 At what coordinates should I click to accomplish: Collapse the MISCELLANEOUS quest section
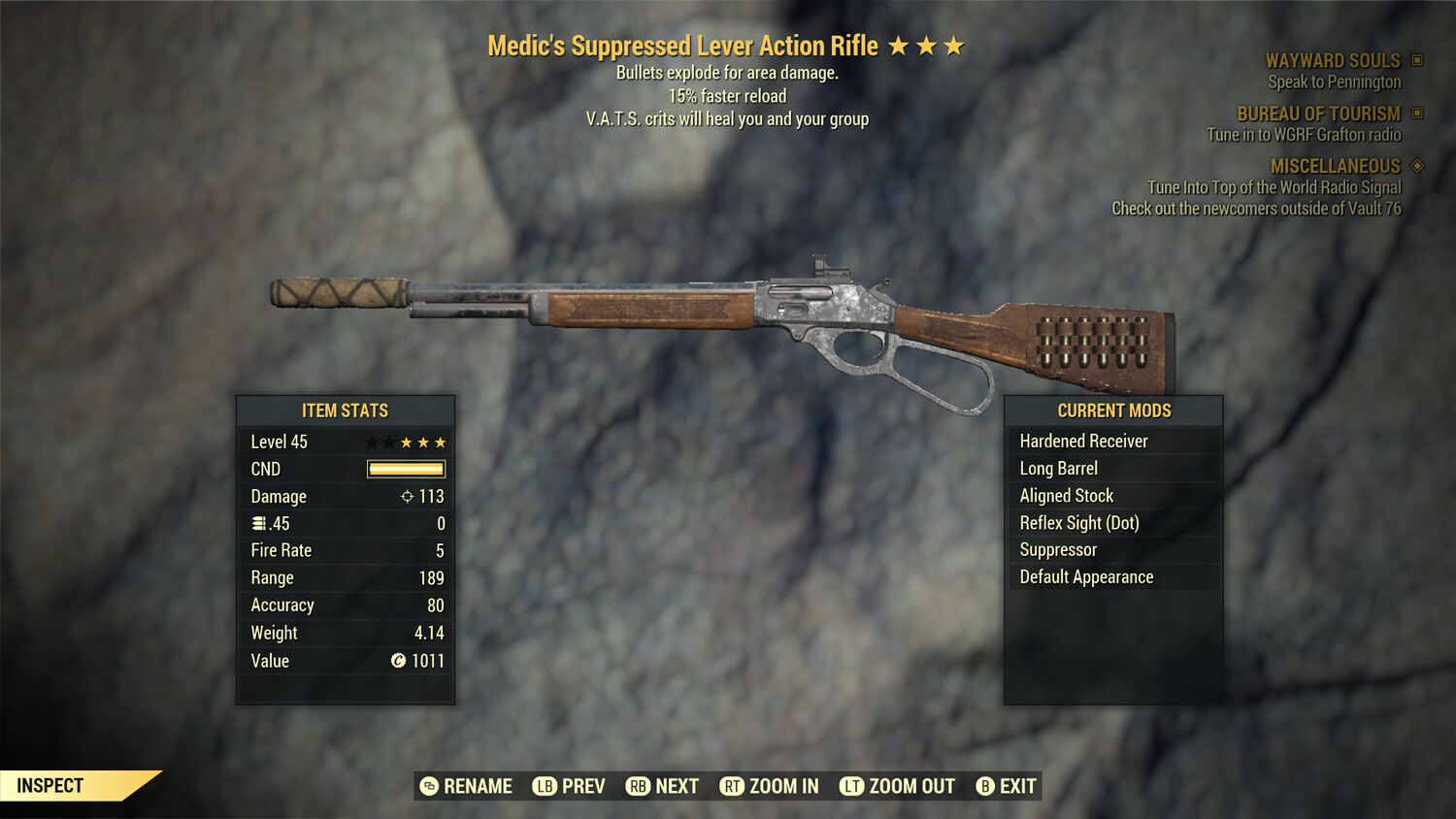[1335, 166]
